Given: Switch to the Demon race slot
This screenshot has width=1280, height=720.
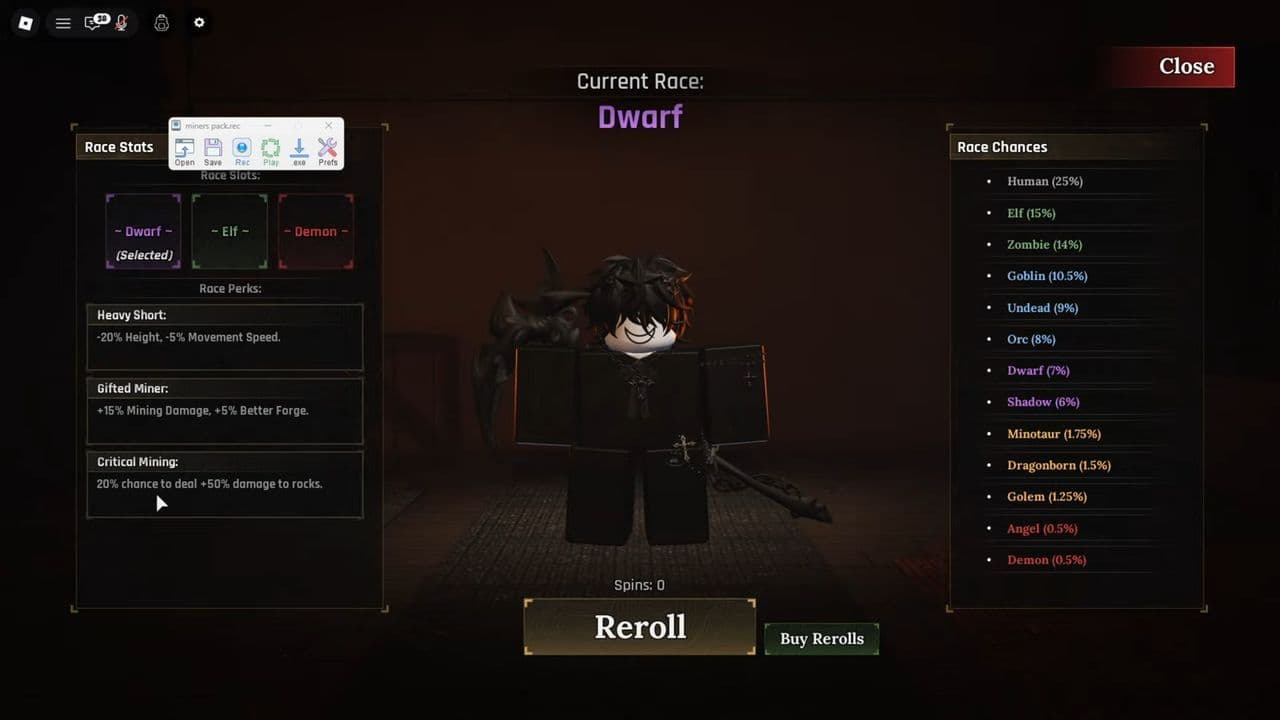Looking at the screenshot, I should 316,231.
